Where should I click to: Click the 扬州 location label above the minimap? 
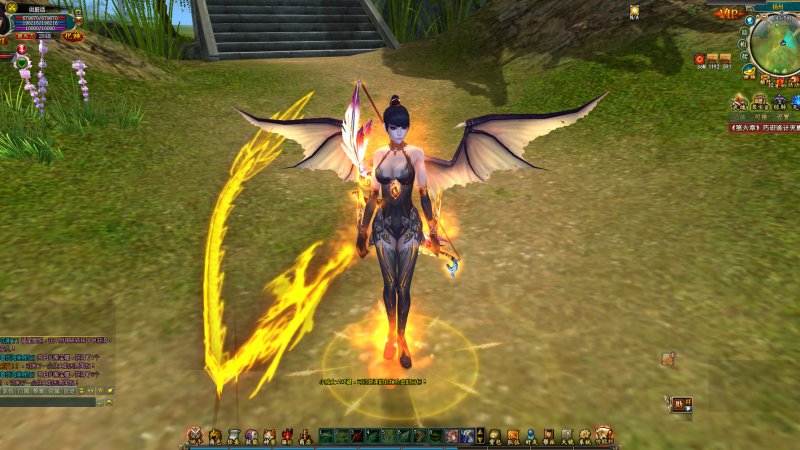coord(776,6)
